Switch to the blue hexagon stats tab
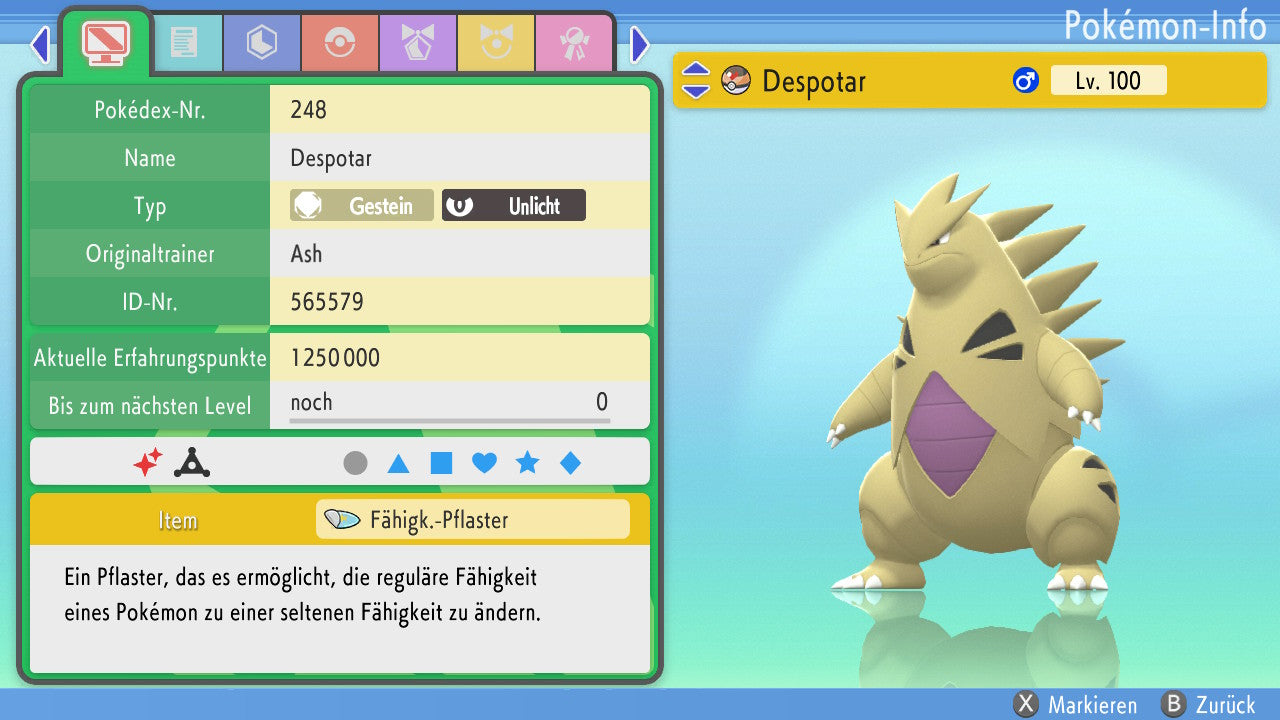This screenshot has height=720, width=1280. (x=261, y=43)
